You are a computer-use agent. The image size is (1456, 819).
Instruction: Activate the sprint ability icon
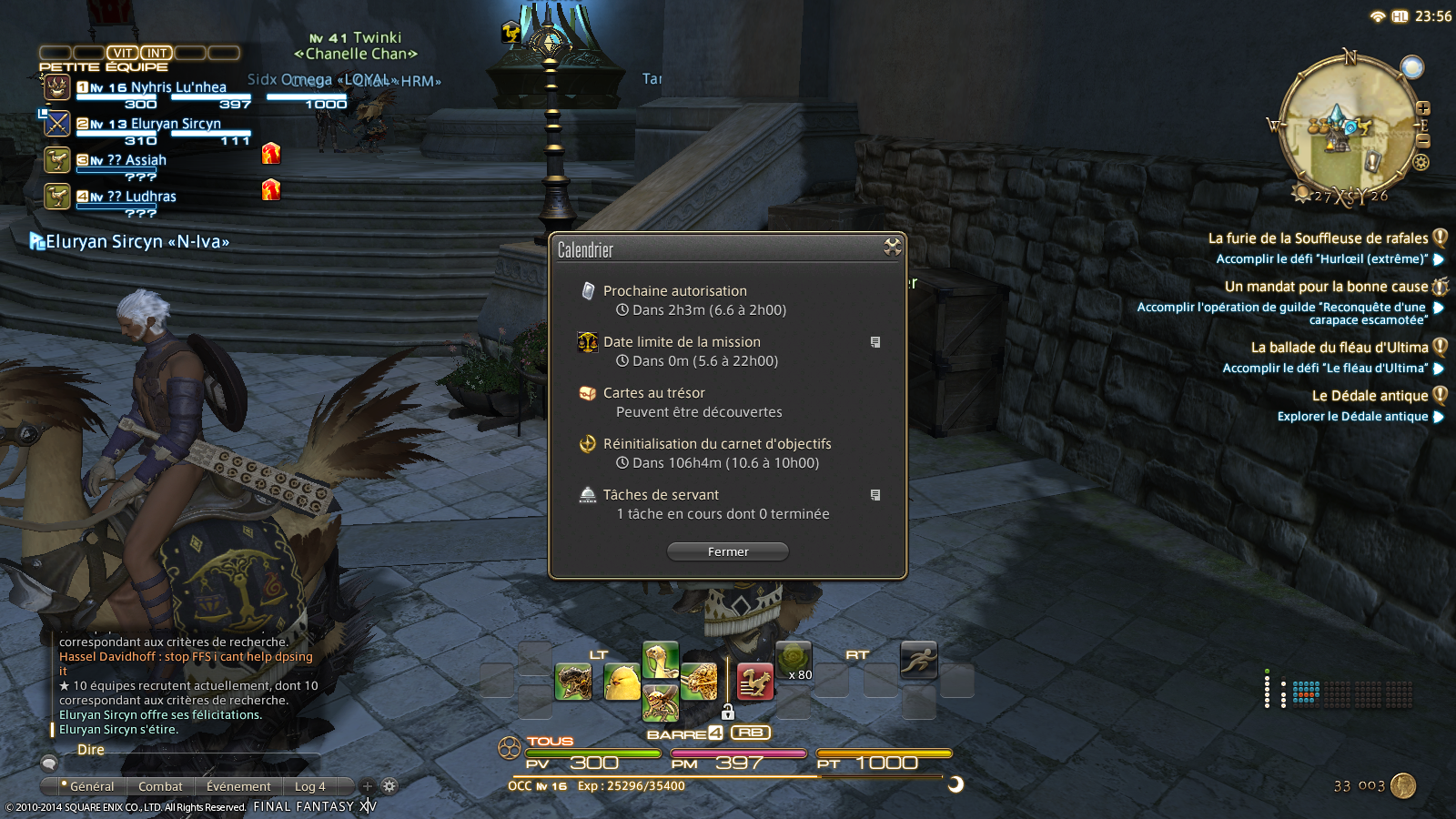pos(918,659)
